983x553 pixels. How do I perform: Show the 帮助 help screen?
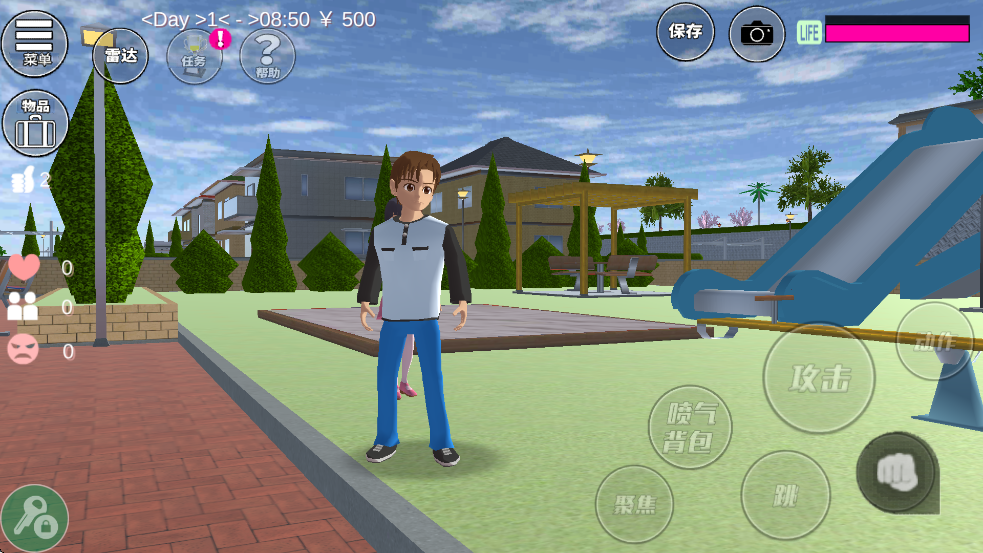pos(267,56)
